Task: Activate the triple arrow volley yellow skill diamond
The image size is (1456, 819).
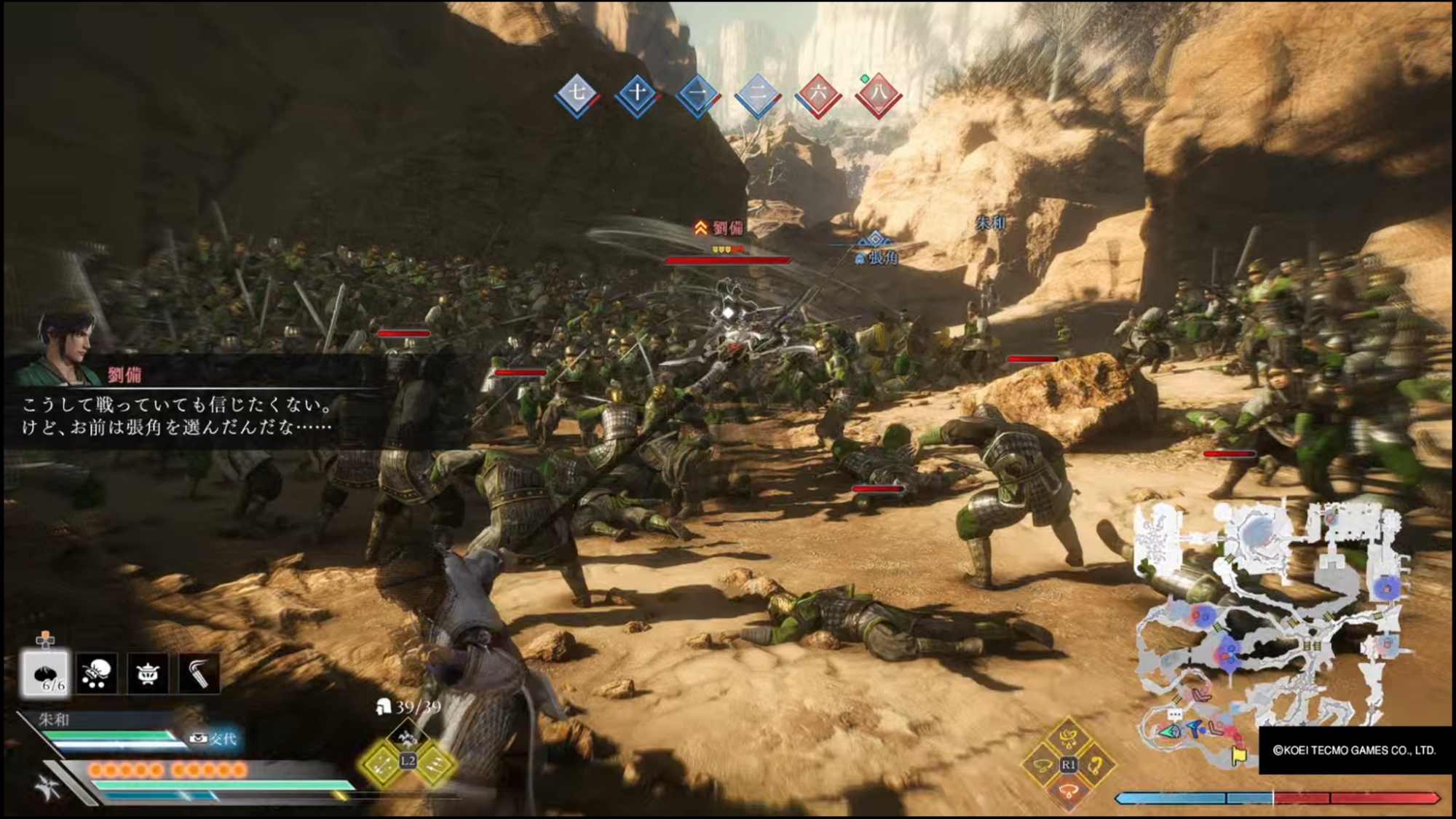Action: (x=434, y=763)
